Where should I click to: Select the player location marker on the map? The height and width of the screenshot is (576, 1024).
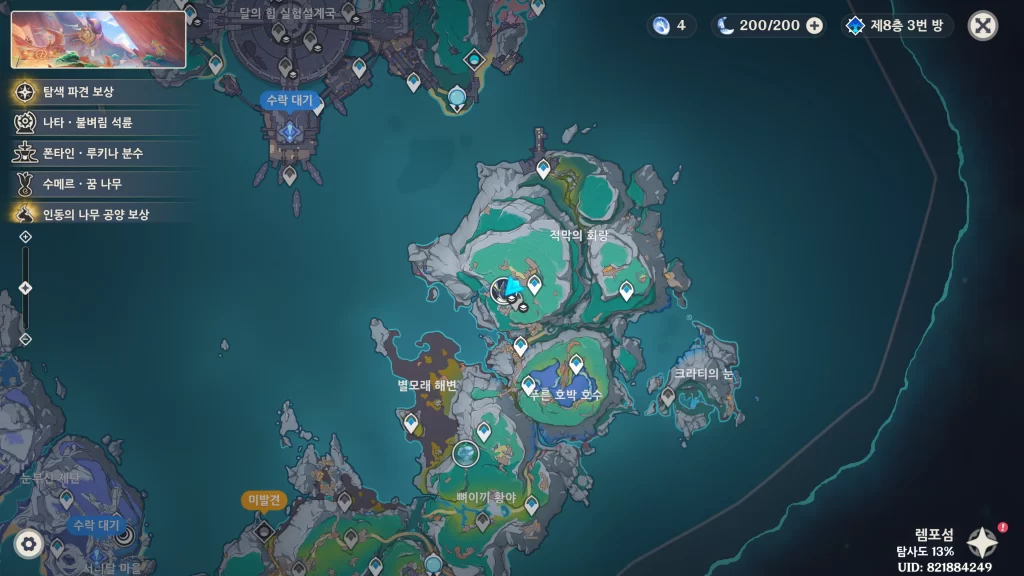click(505, 290)
